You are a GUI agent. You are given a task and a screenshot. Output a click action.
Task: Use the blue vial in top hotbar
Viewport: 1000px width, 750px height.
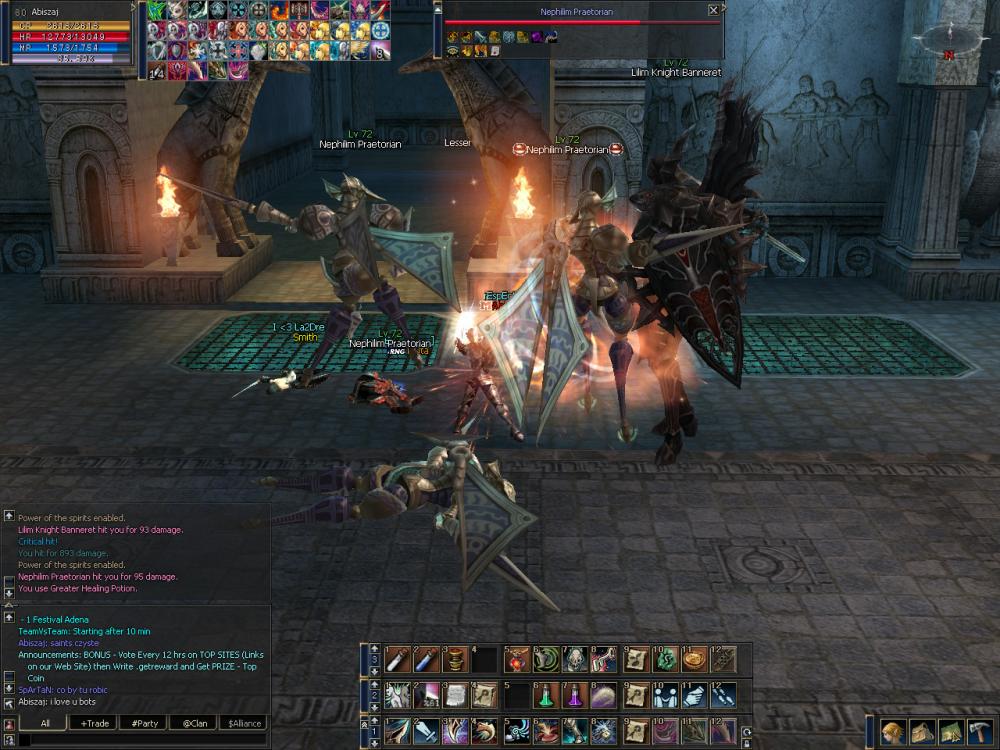[x=427, y=659]
